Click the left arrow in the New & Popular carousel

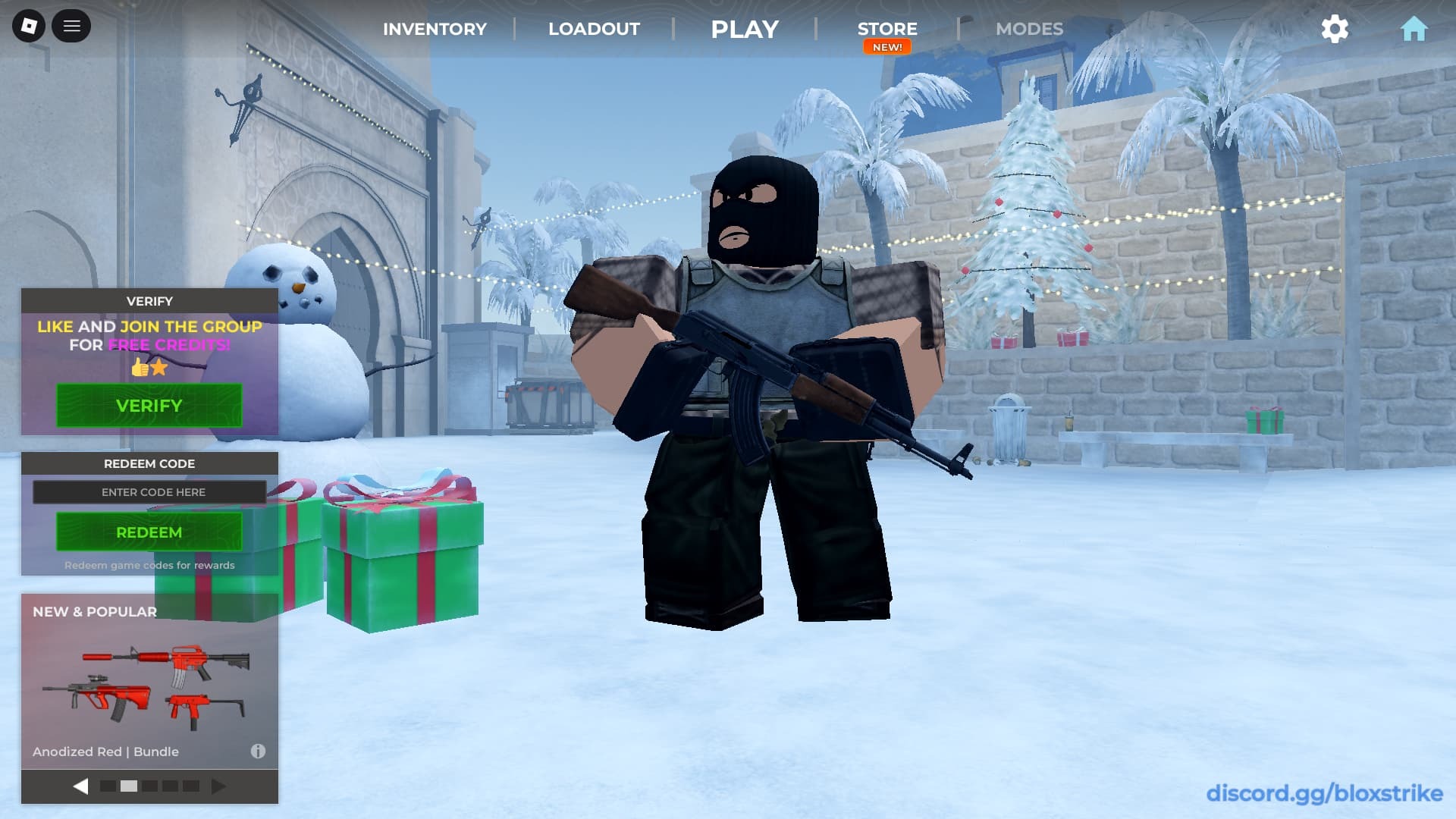(81, 786)
